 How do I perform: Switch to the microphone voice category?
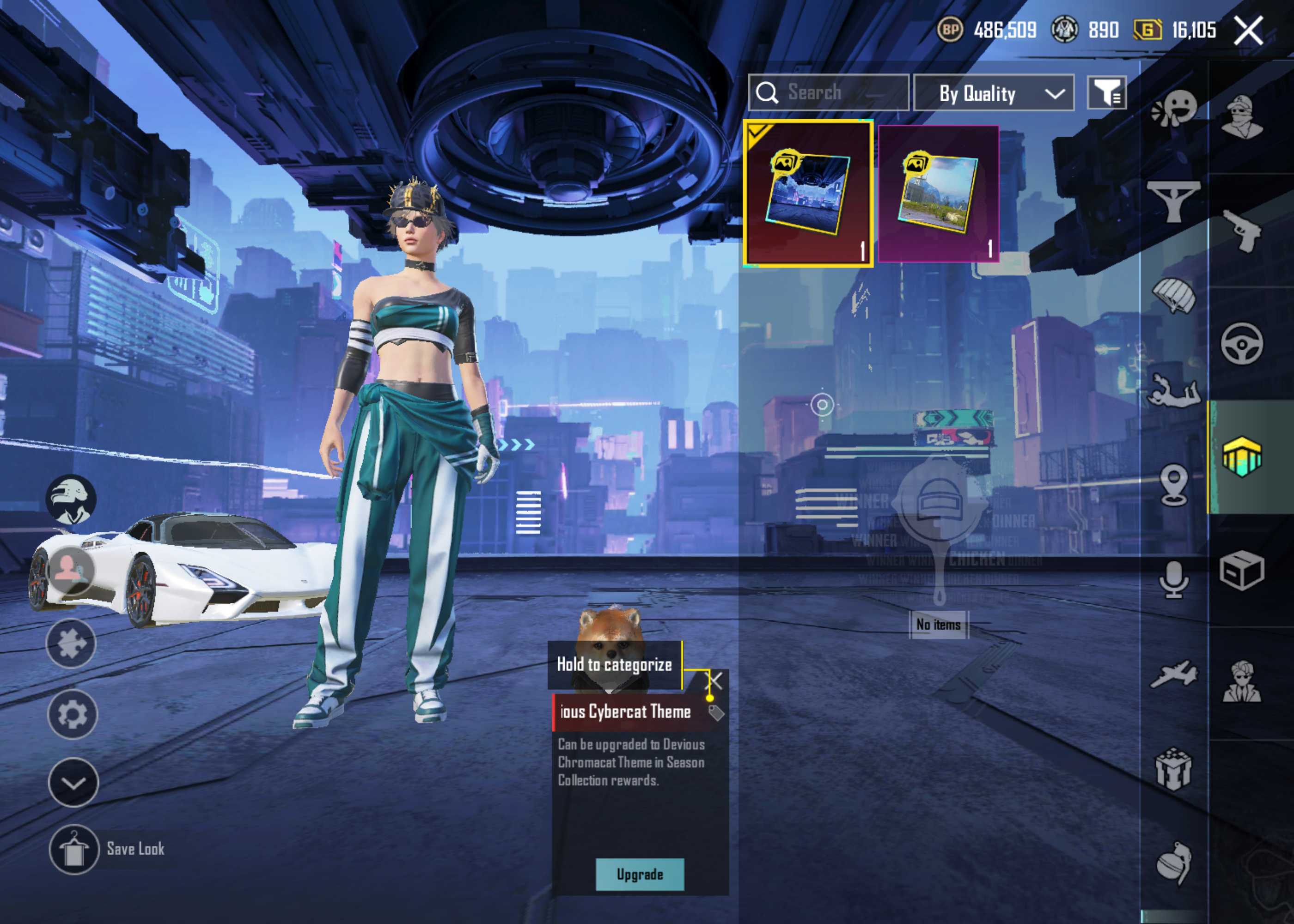click(1173, 580)
